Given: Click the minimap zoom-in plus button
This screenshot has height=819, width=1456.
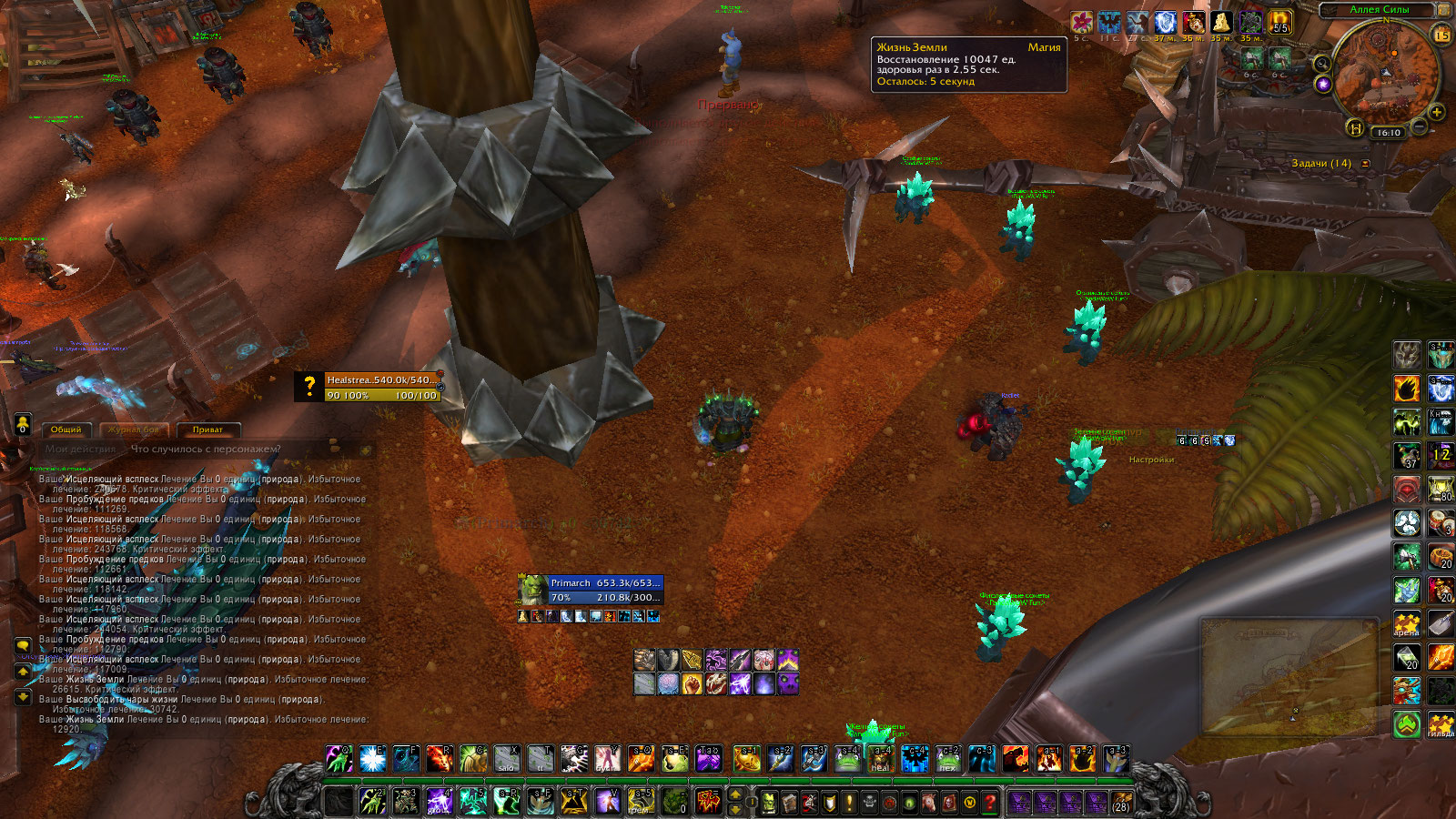Looking at the screenshot, I should (1437, 112).
